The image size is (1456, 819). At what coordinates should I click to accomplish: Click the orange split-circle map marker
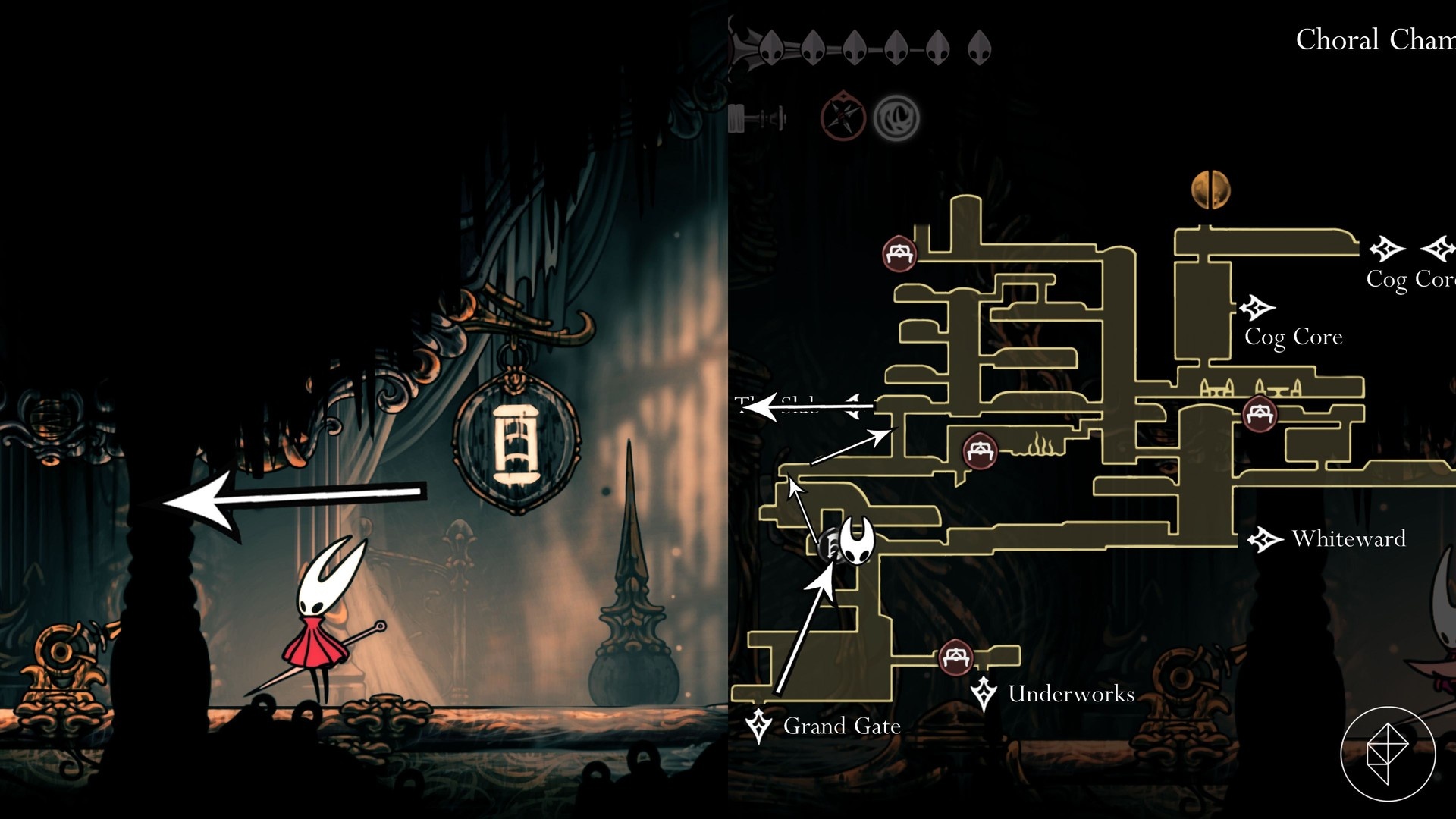pos(1210,189)
